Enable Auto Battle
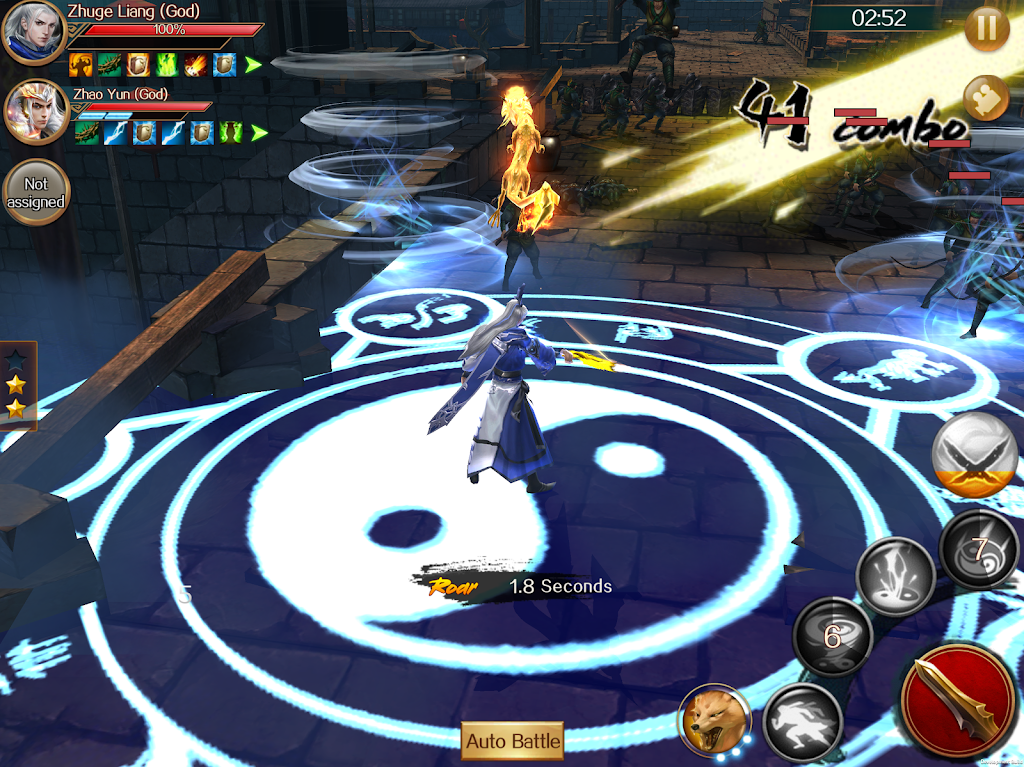The height and width of the screenshot is (767, 1024). [513, 741]
